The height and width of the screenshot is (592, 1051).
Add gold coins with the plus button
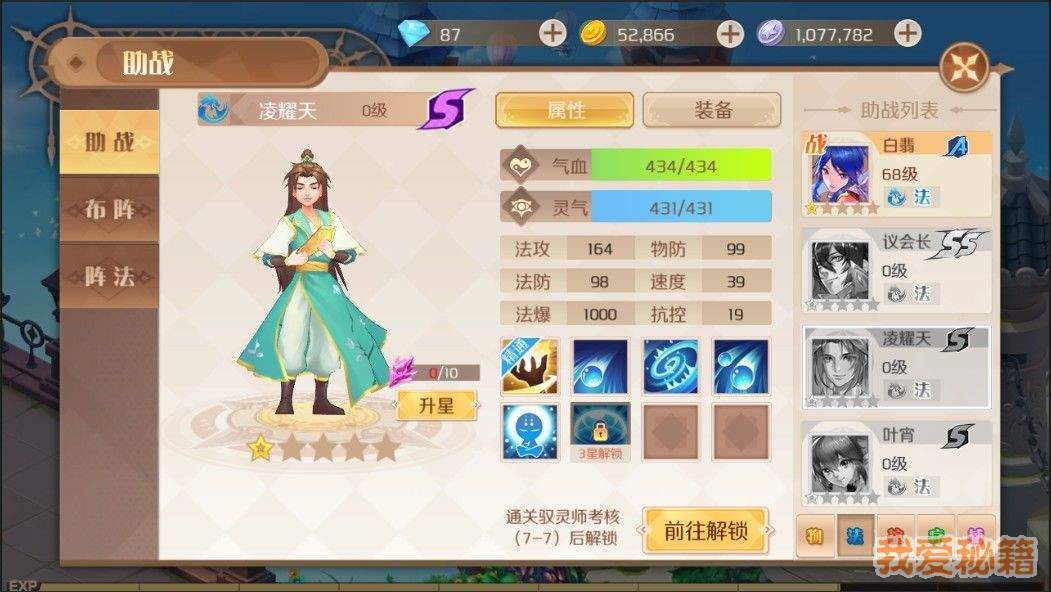[731, 33]
